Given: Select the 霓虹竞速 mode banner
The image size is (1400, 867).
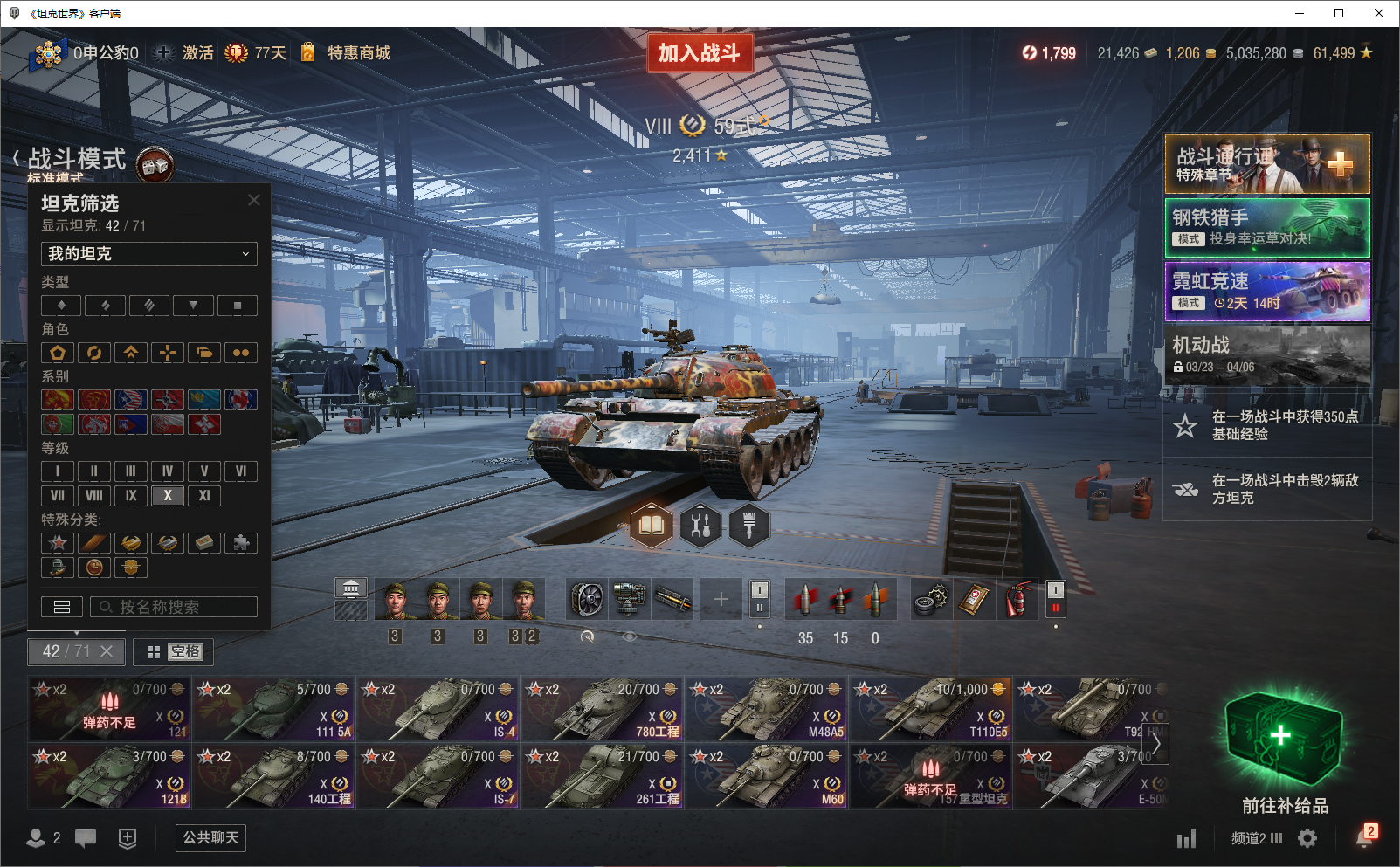Looking at the screenshot, I should coord(1267,292).
